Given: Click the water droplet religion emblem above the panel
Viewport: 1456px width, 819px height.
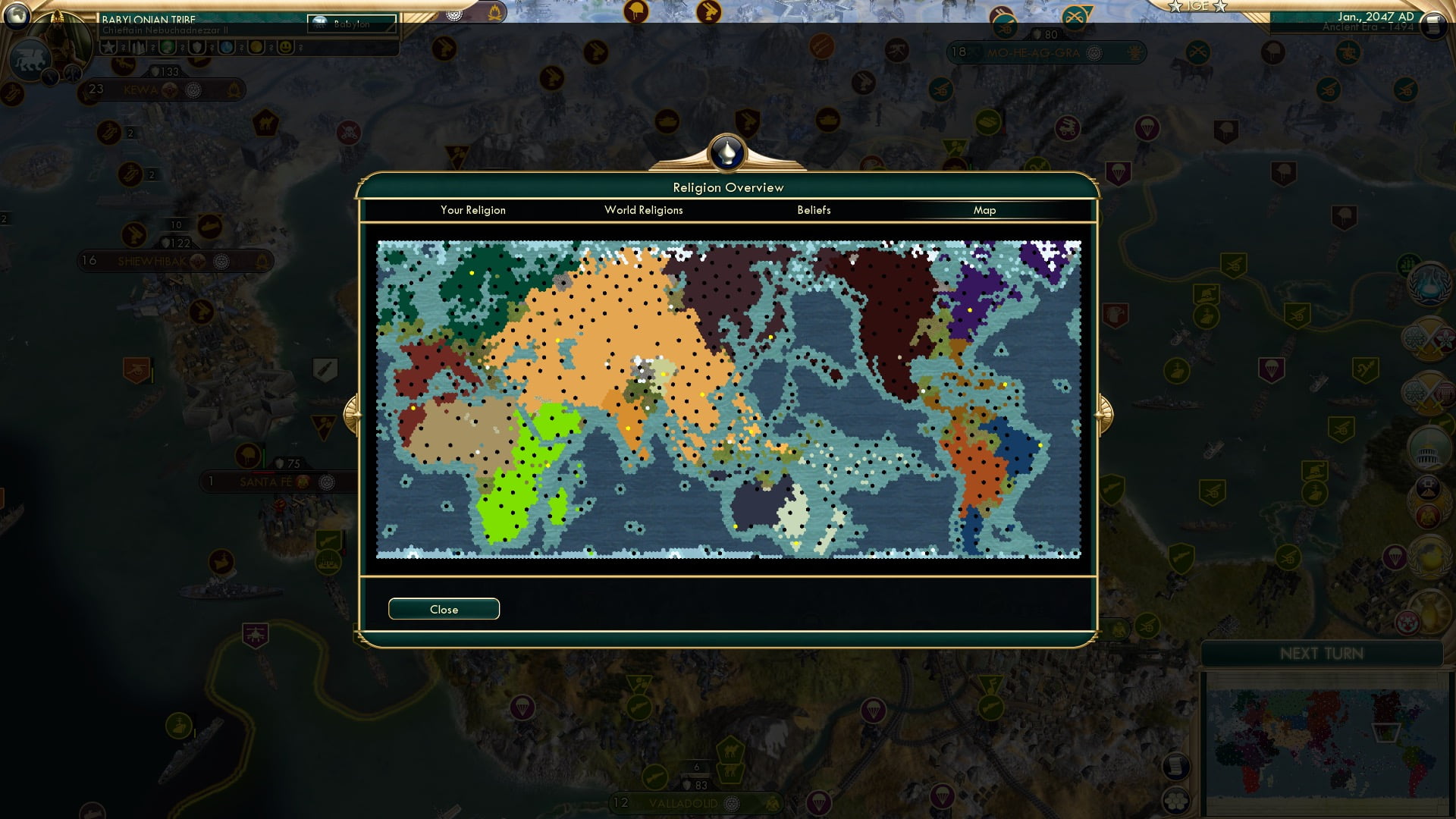Looking at the screenshot, I should pos(727,152).
